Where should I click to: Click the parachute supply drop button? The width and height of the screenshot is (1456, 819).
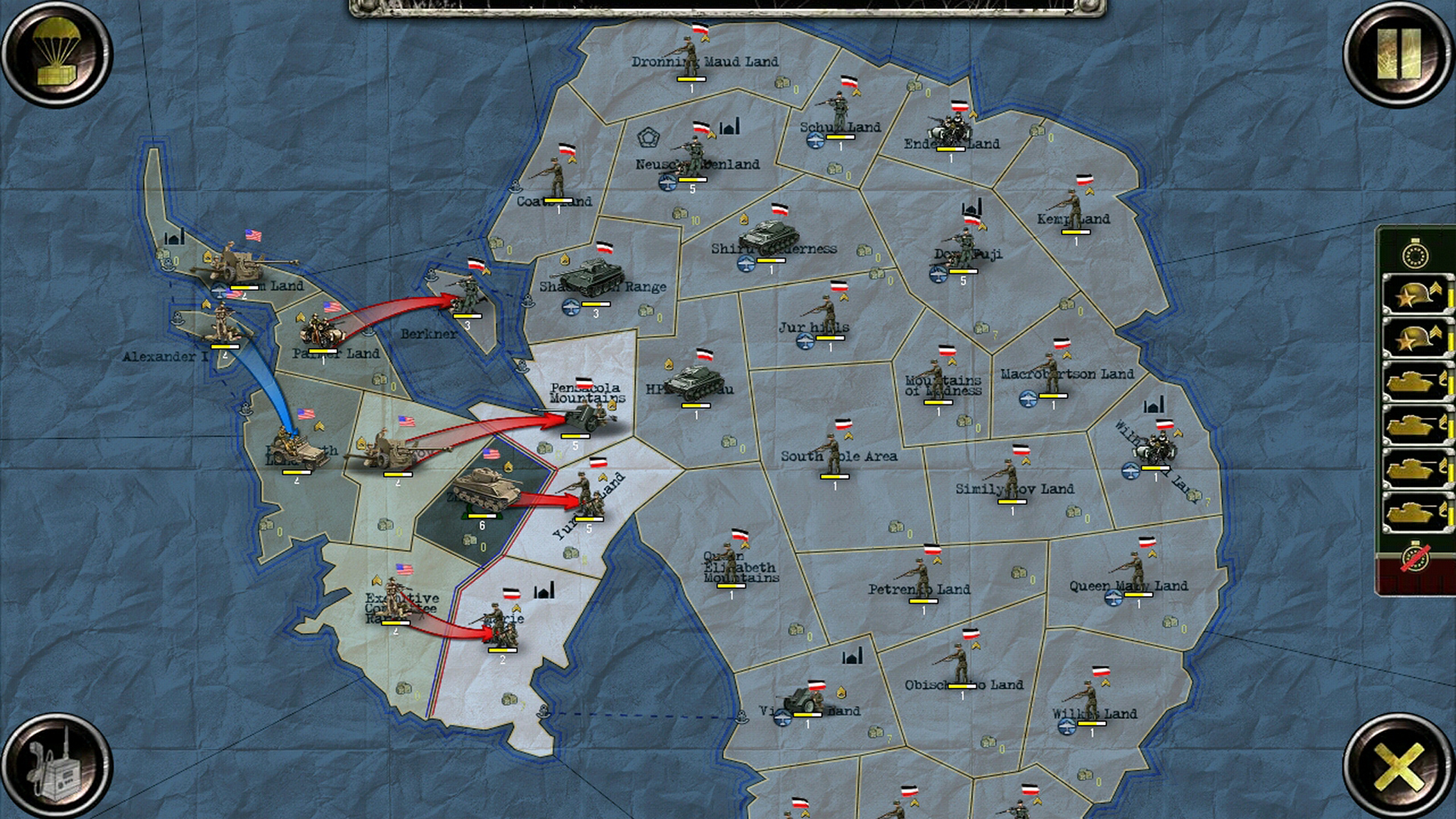[x=55, y=55]
